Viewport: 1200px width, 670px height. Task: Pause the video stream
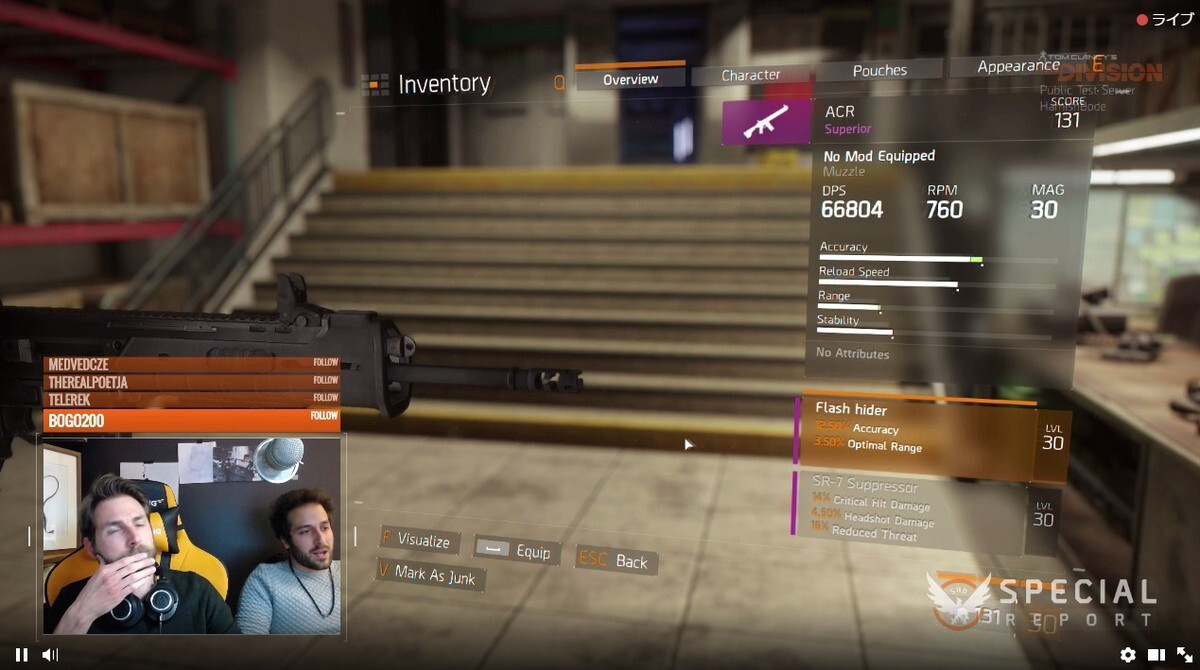coord(21,655)
